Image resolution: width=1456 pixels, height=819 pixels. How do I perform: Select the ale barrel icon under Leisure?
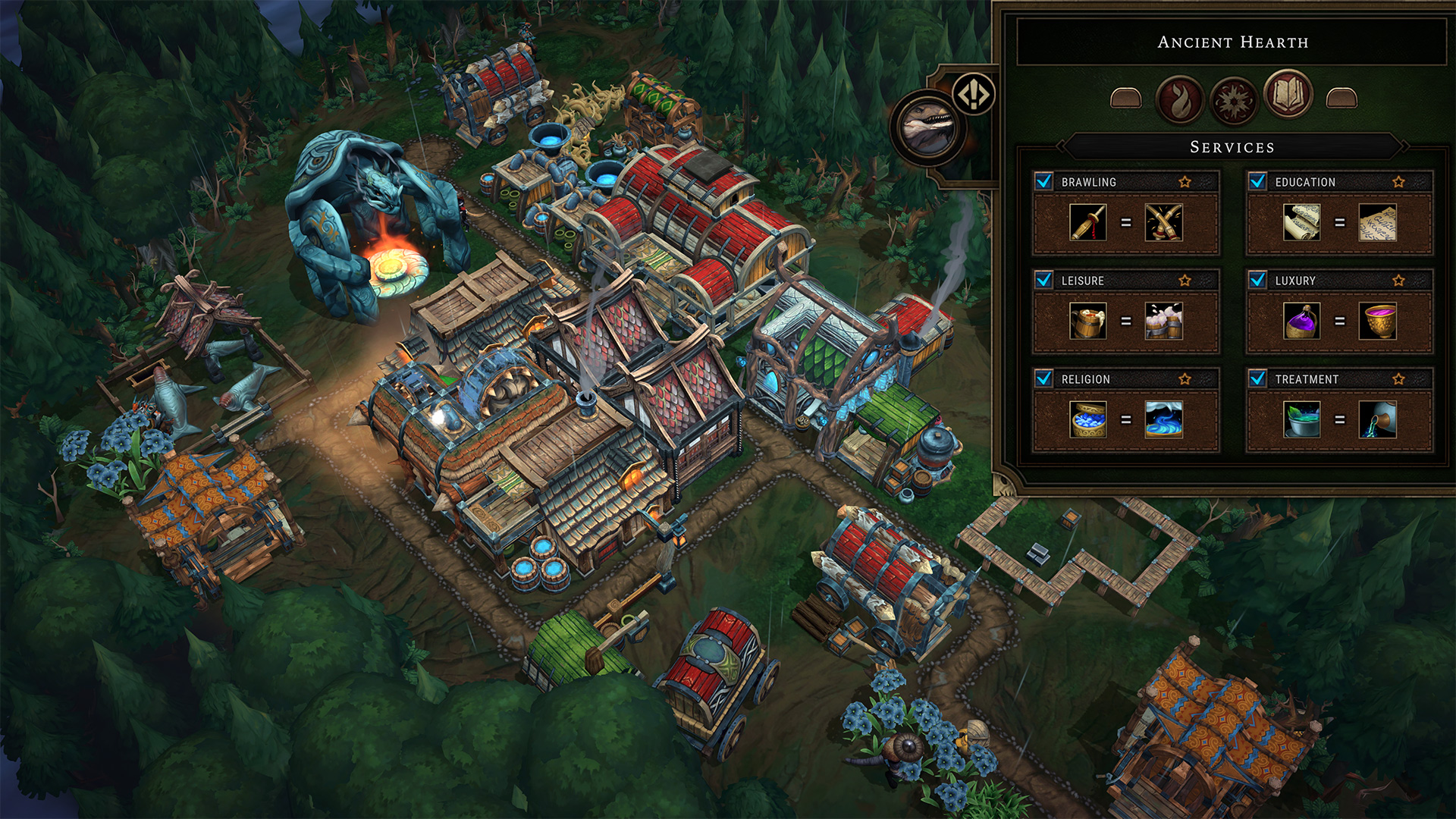pos(1088,322)
